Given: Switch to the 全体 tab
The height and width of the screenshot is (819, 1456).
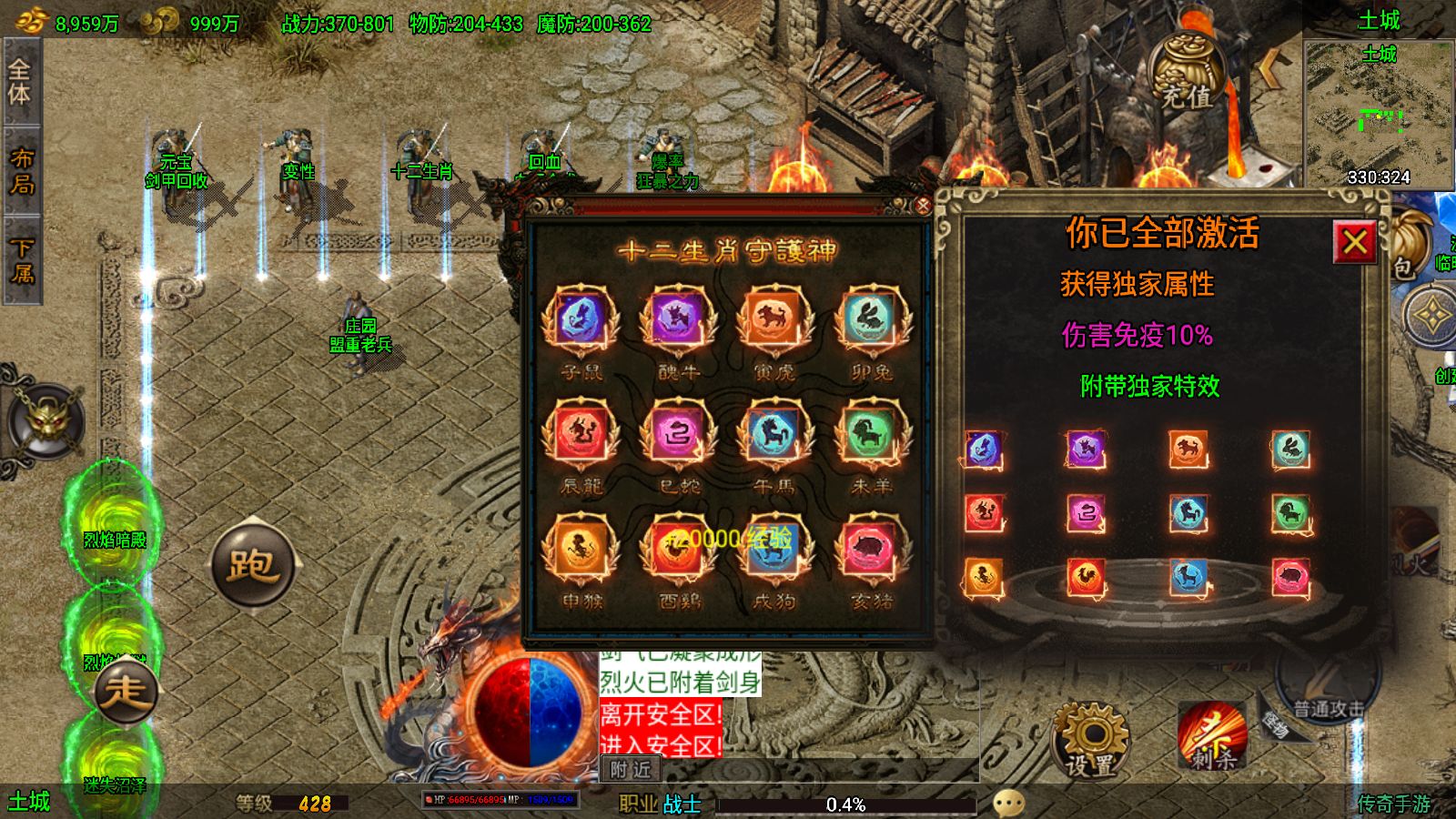Looking at the screenshot, I should tap(20, 82).
